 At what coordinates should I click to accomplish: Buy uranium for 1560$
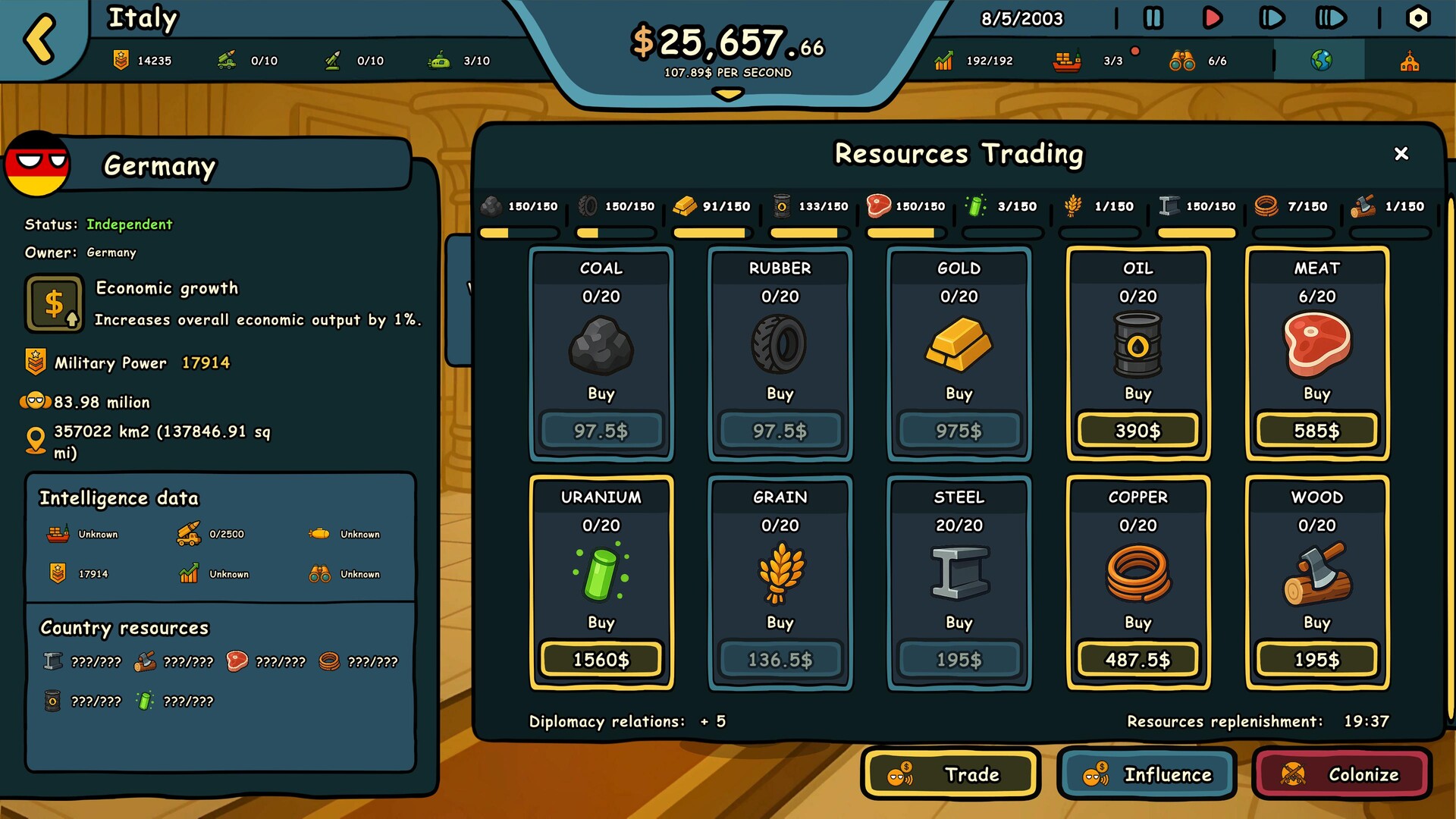point(601,660)
